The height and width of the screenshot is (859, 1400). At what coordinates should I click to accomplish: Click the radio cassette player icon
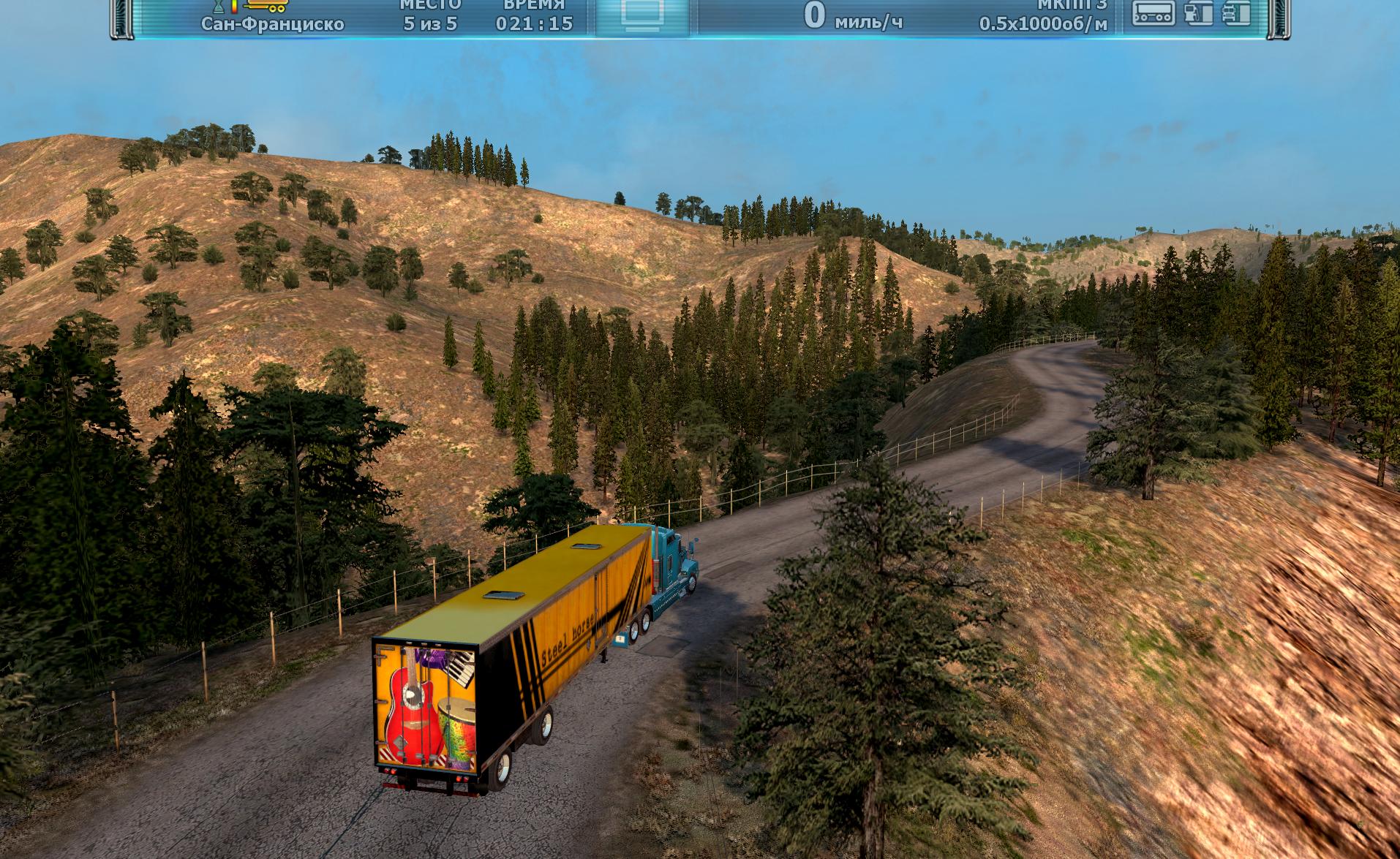1153,12
